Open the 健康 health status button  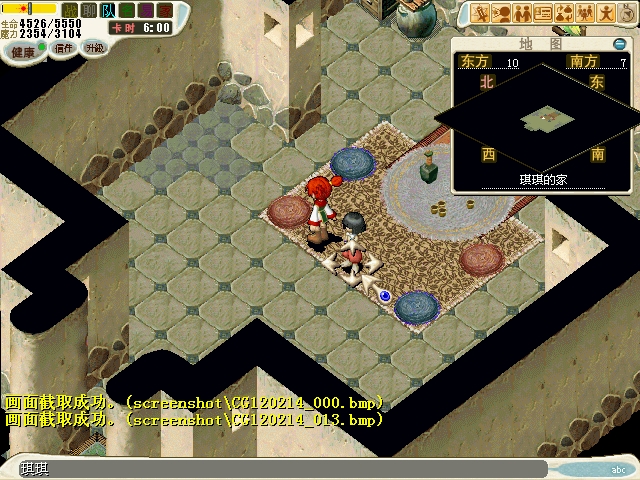(x=22, y=51)
